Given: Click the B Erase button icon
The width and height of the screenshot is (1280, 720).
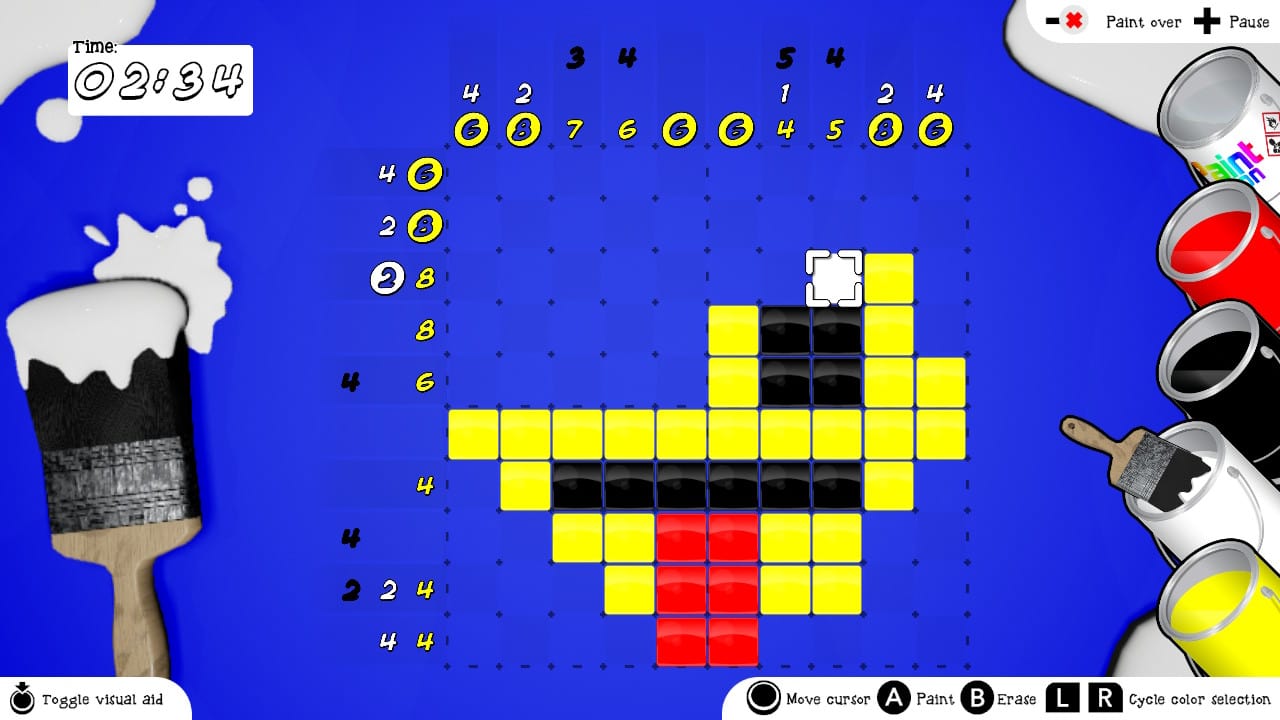Looking at the screenshot, I should [975, 699].
